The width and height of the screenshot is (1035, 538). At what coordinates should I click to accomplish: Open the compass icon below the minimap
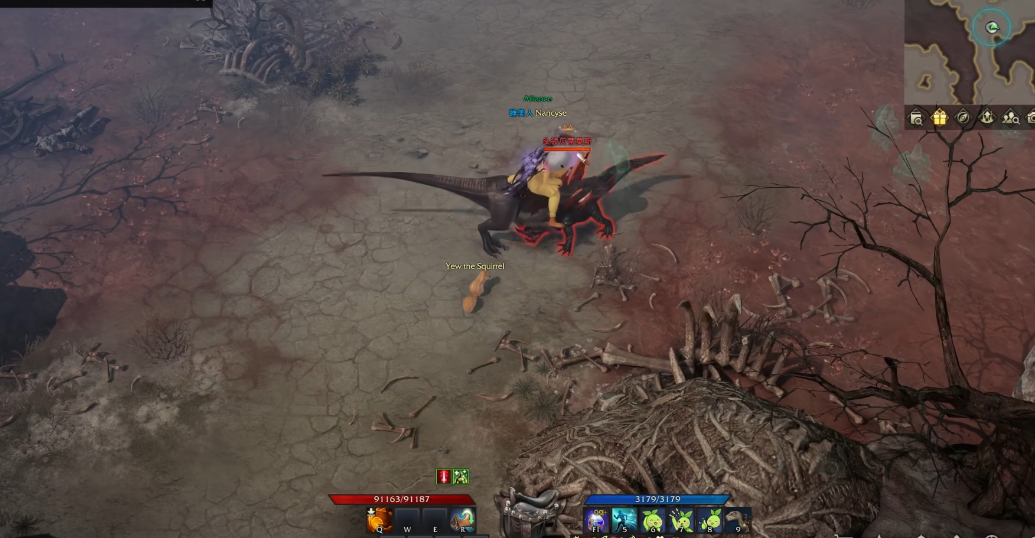click(962, 117)
